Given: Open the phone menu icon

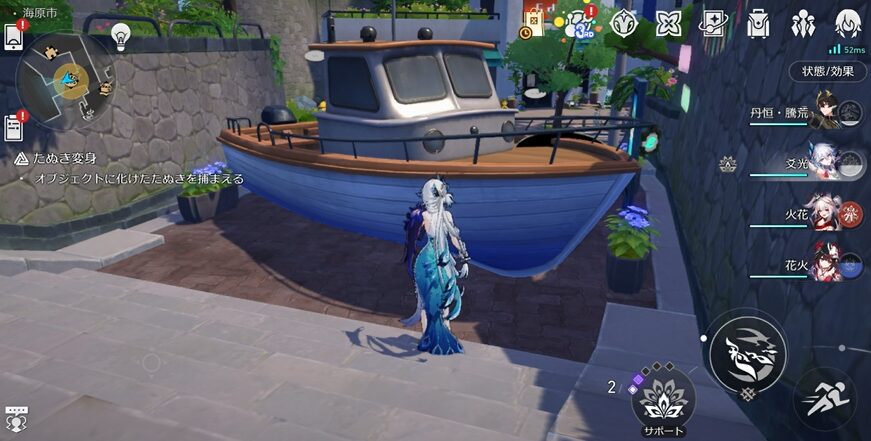Looking at the screenshot, I should [x=14, y=37].
